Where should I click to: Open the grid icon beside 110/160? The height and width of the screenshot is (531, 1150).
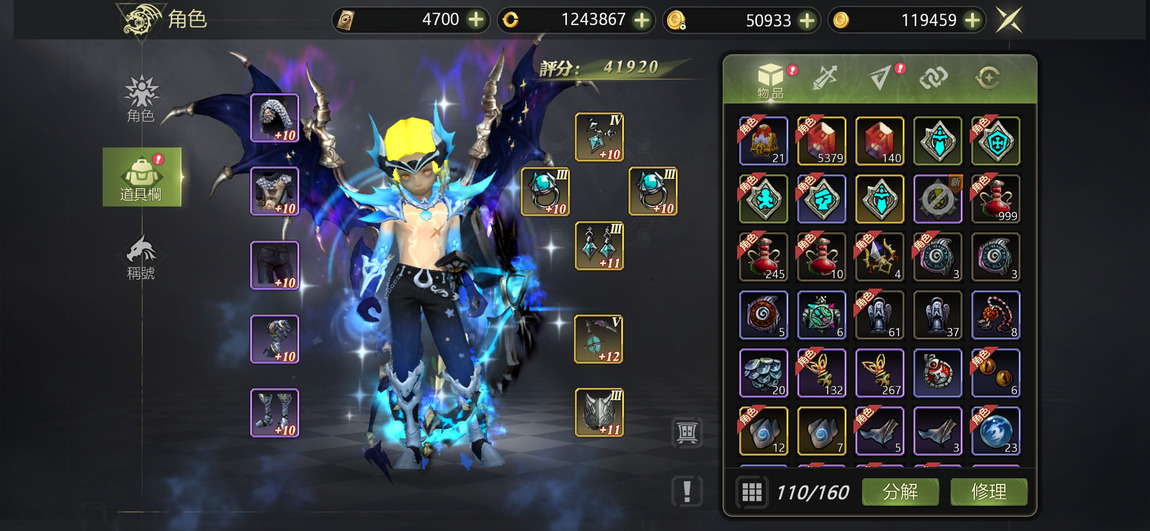[751, 492]
